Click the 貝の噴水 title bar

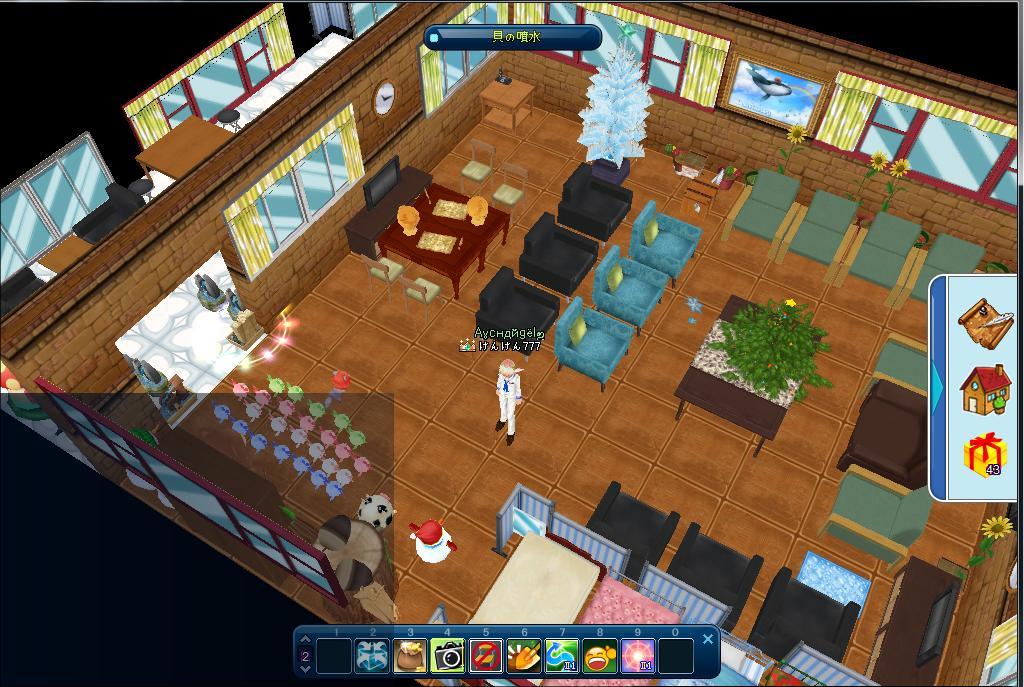click(514, 37)
